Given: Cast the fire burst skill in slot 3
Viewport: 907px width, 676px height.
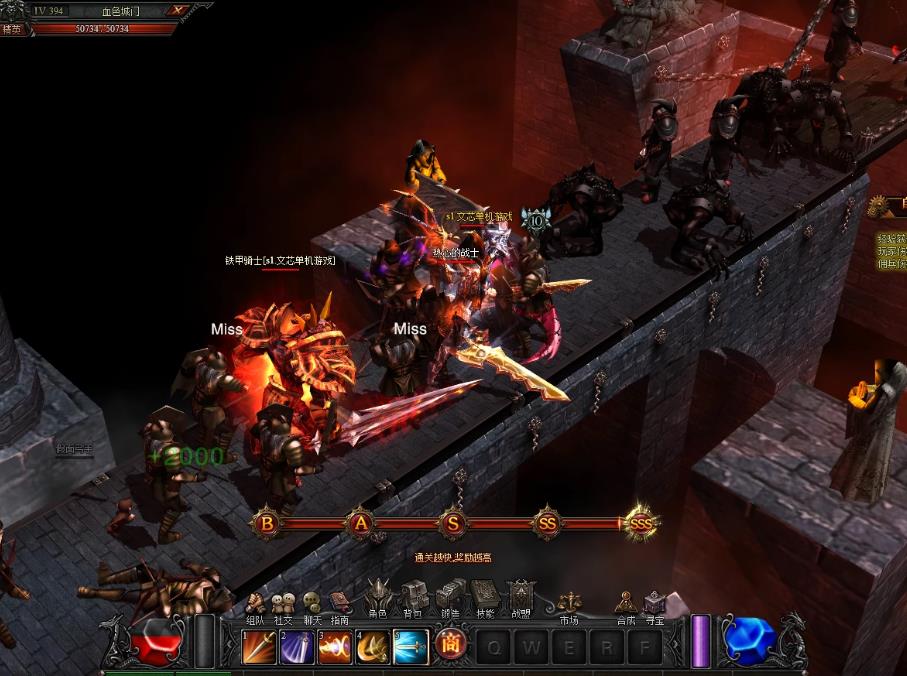Looking at the screenshot, I should point(335,647).
